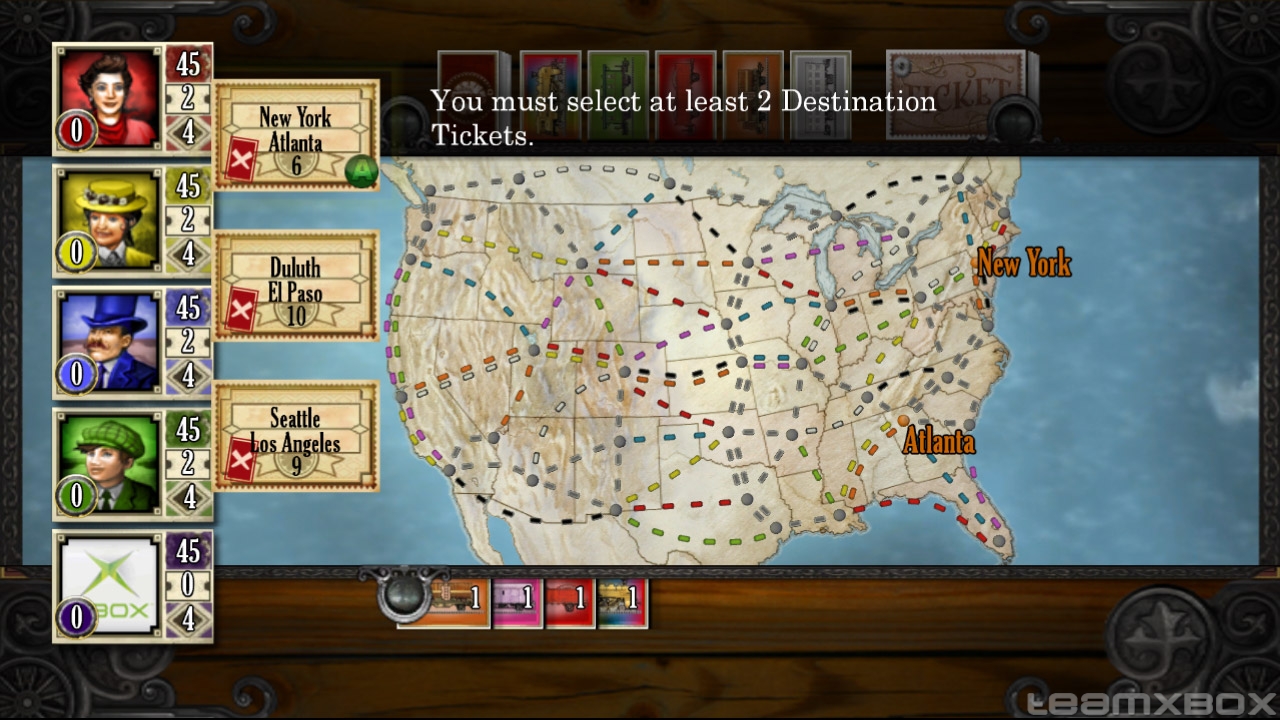Toggle the red X on the Seattle ticket

click(242, 461)
